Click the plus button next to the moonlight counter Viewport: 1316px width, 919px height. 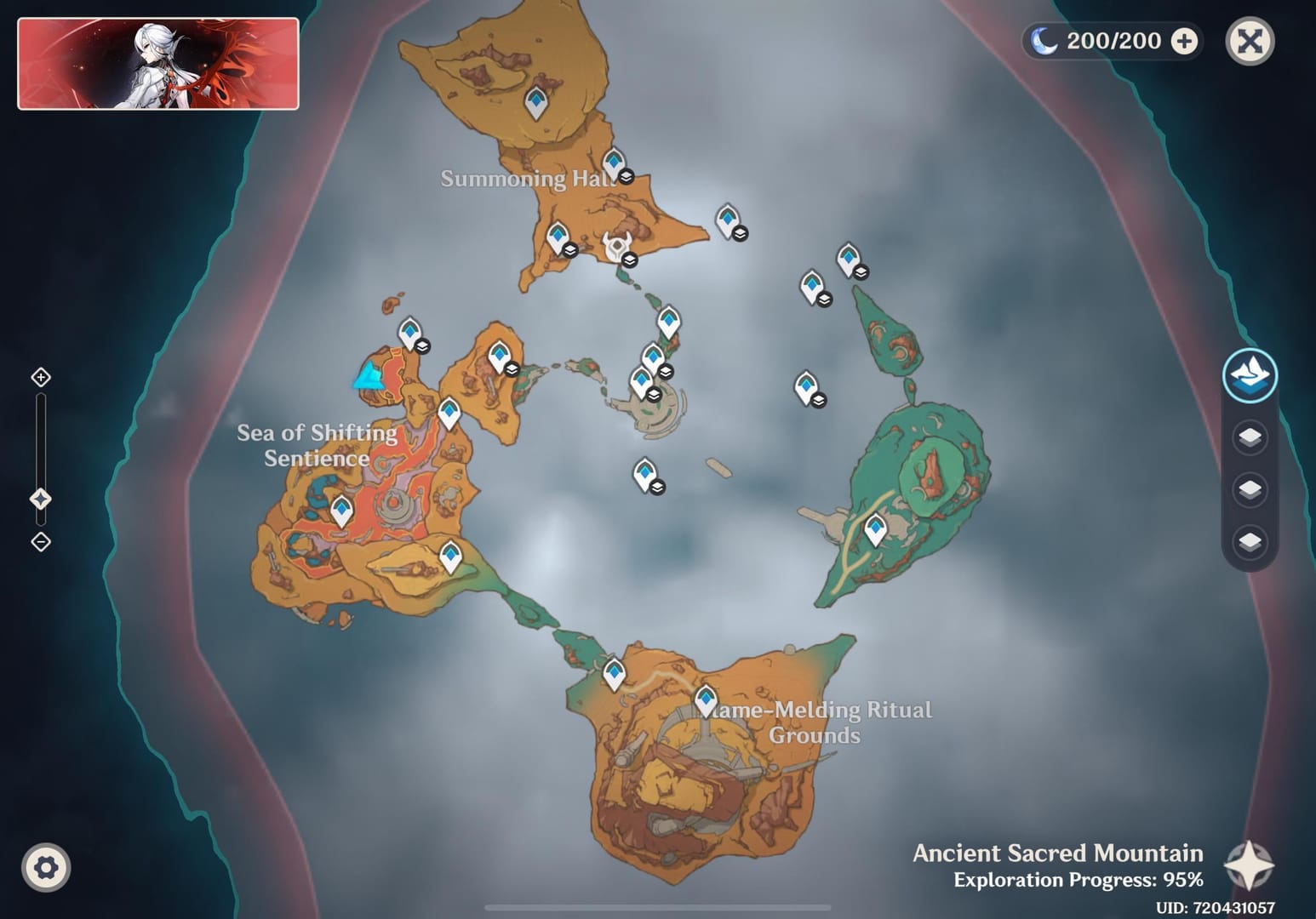pos(1184,40)
